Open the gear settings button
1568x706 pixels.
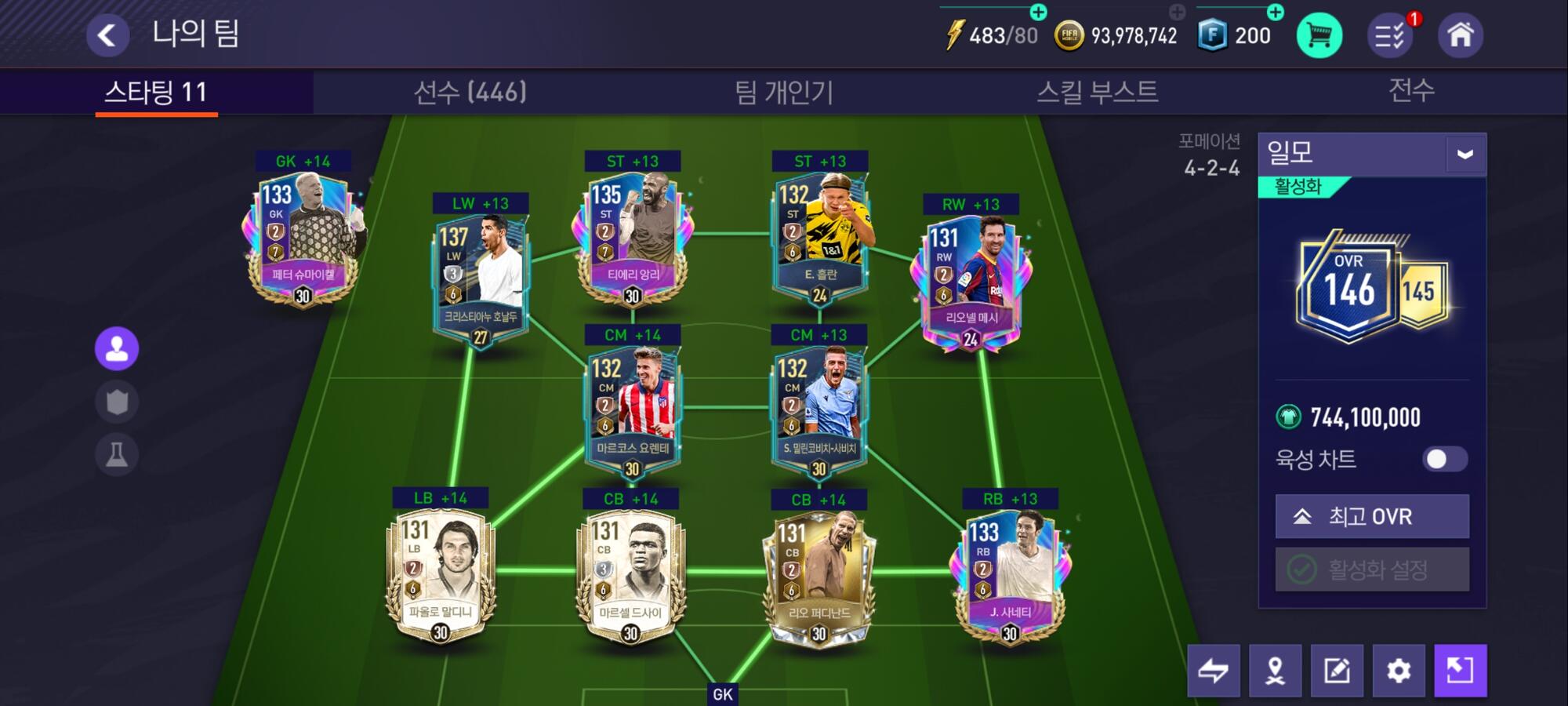pos(1399,671)
